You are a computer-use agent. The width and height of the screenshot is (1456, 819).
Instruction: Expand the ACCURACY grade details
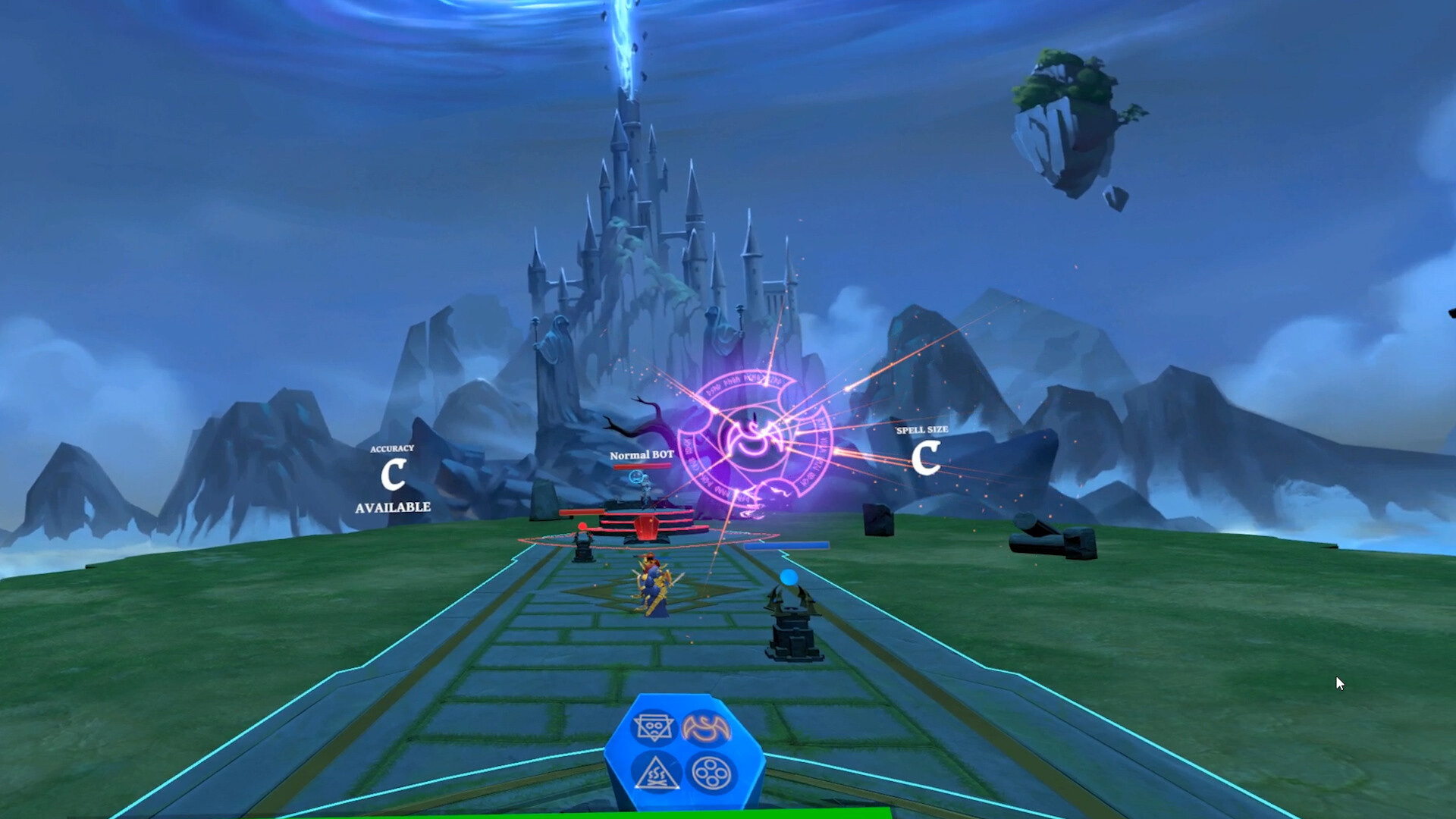click(x=393, y=448)
